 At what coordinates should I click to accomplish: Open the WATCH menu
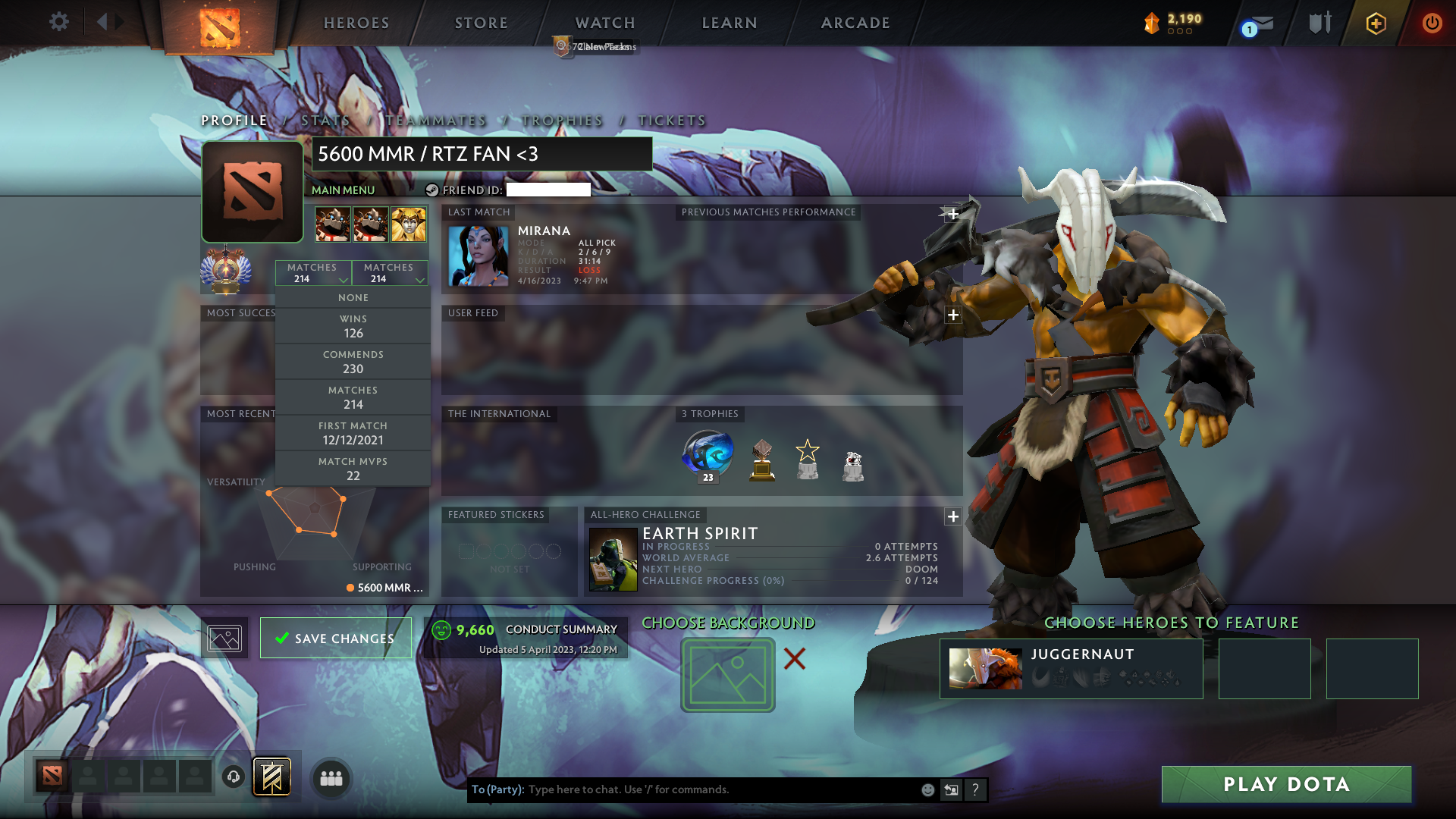pyautogui.click(x=604, y=23)
